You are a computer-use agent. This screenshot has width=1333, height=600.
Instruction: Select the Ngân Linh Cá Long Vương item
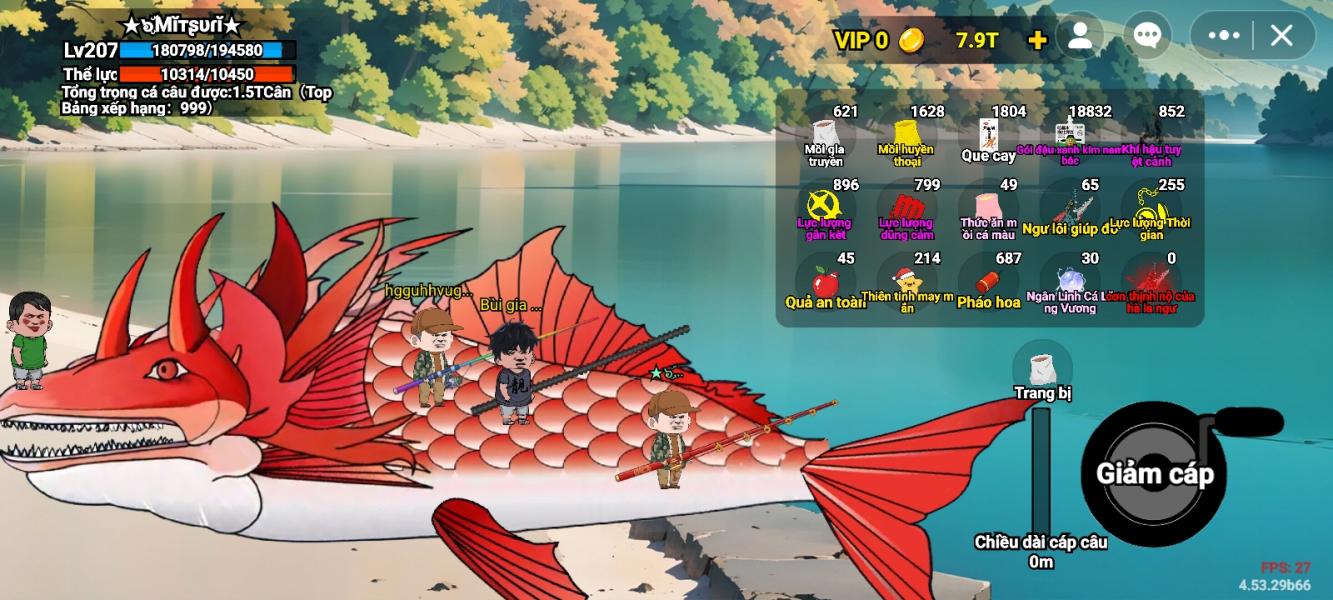1070,284
